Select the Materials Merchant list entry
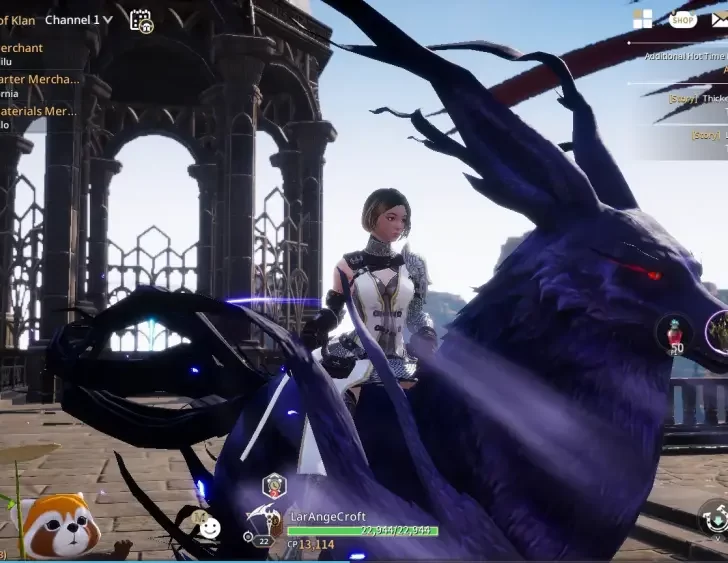Image resolution: width=728 pixels, height=563 pixels. click(39, 111)
